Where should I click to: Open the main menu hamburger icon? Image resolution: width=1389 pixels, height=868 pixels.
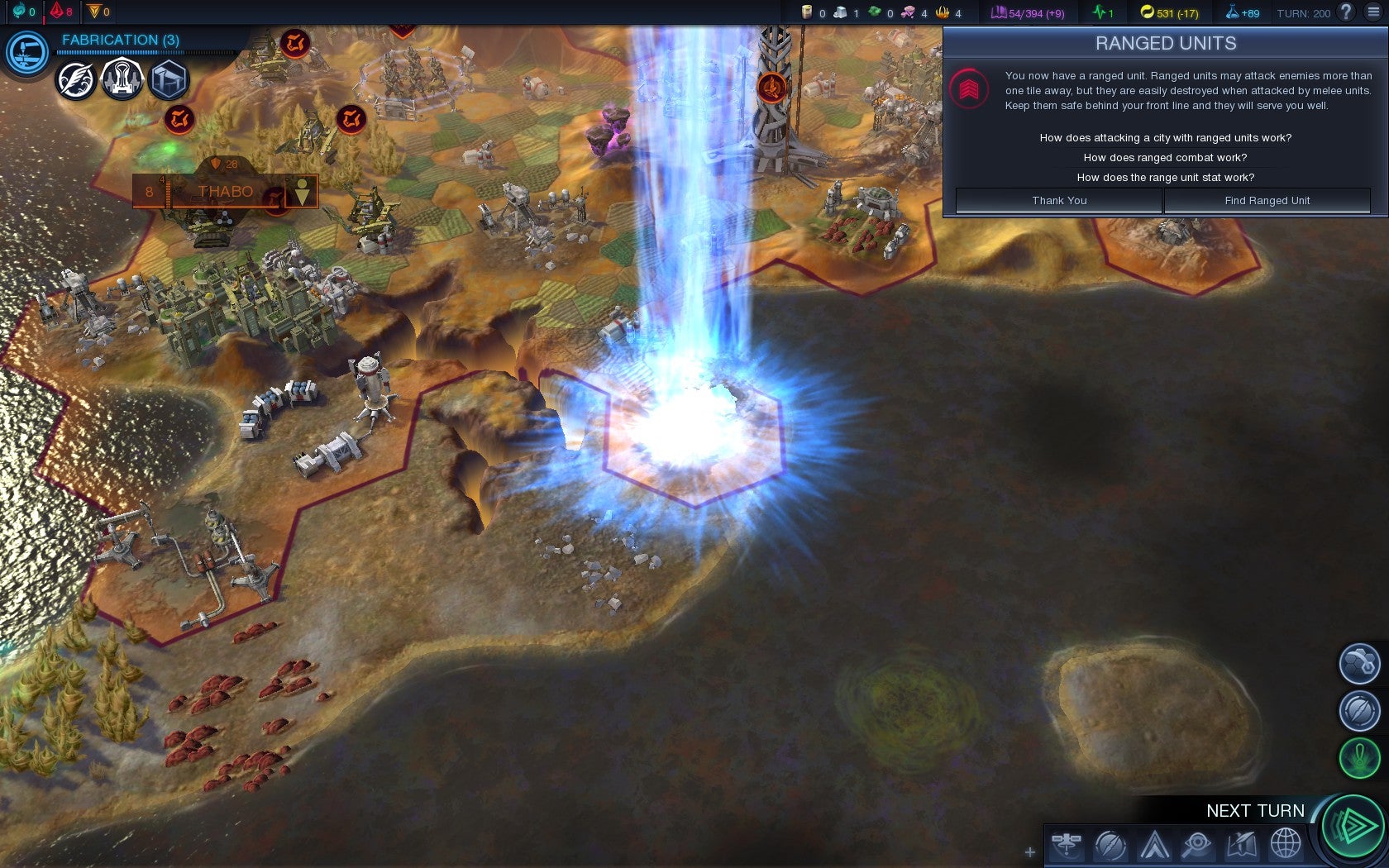[1373, 12]
